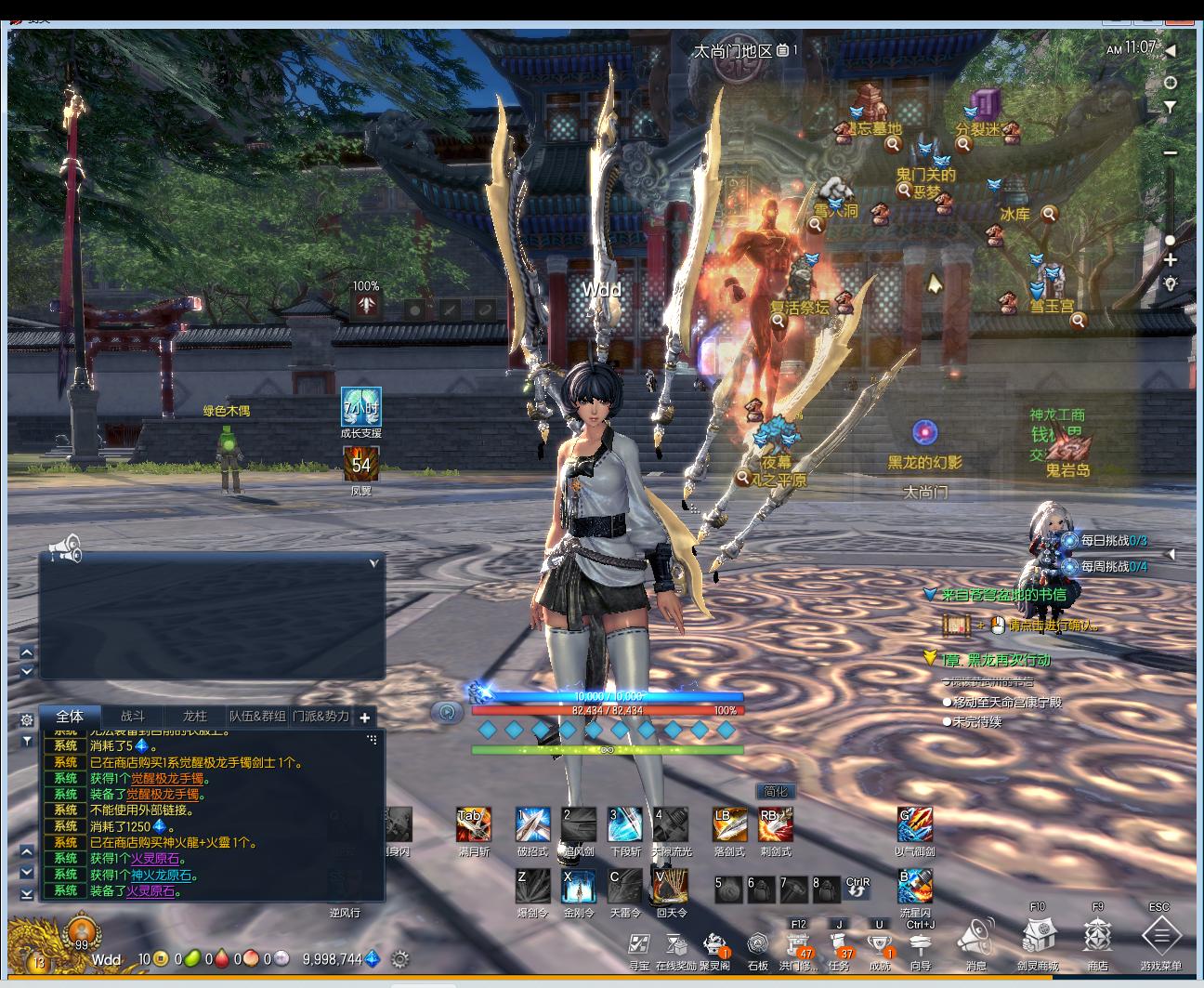Open chat settings gear icon
The width and height of the screenshot is (1204, 988).
(x=27, y=720)
